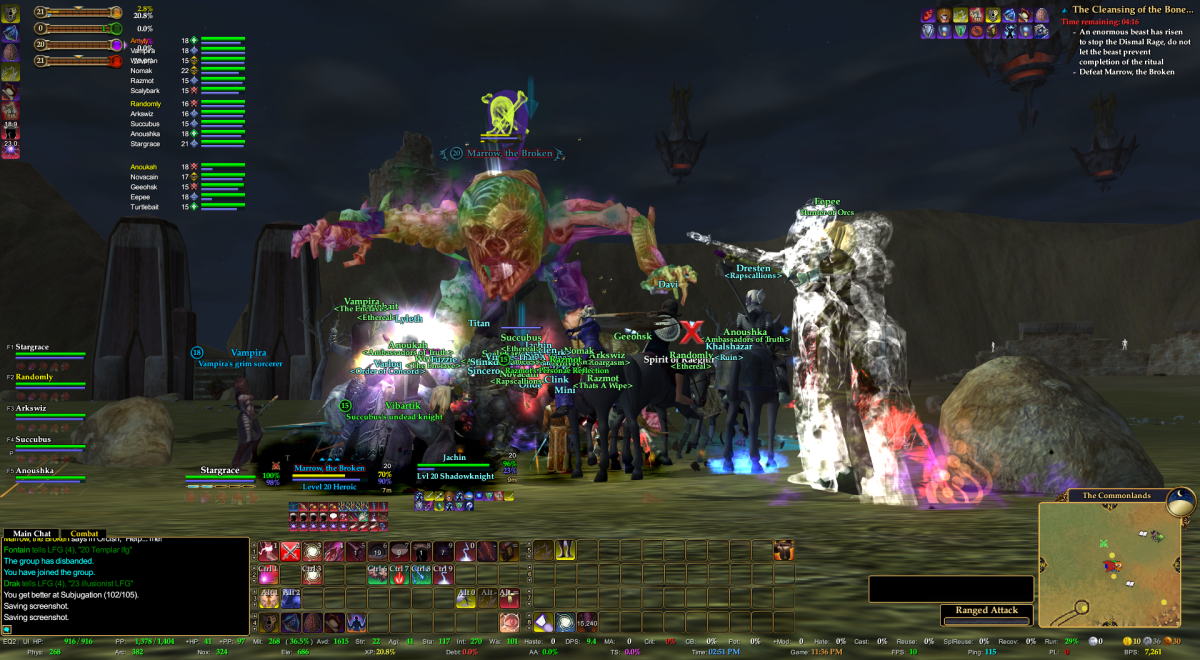
Task: Use the Ctrl 1 pink glow spell
Action: (269, 574)
